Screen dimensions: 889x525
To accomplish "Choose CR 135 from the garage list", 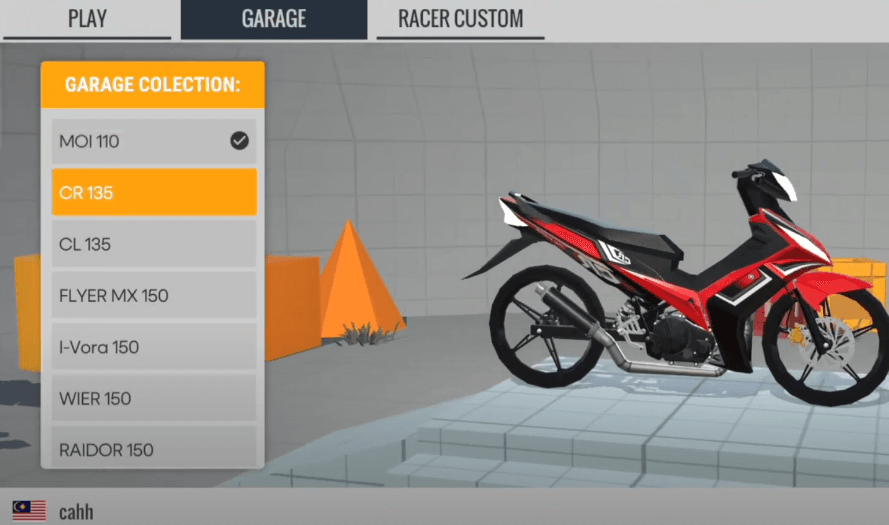I will [153, 193].
